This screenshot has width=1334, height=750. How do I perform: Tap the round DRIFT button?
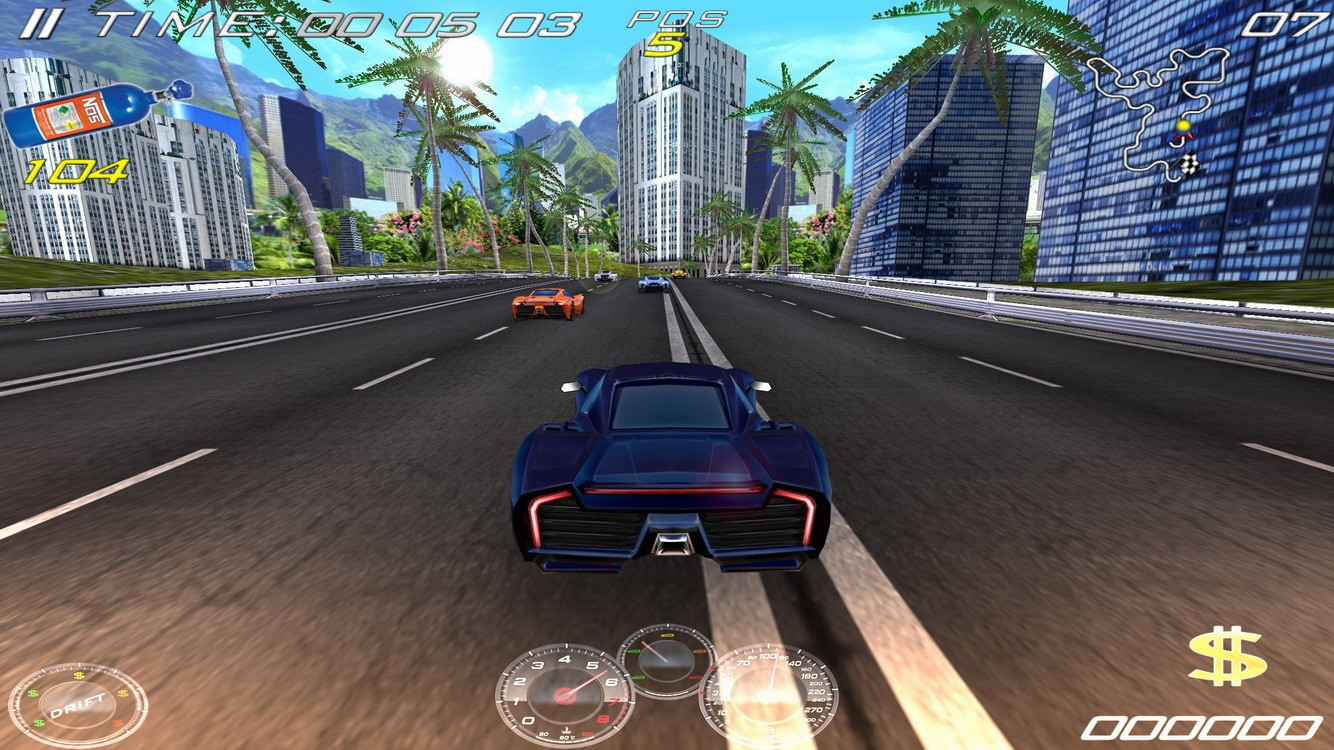(x=77, y=706)
